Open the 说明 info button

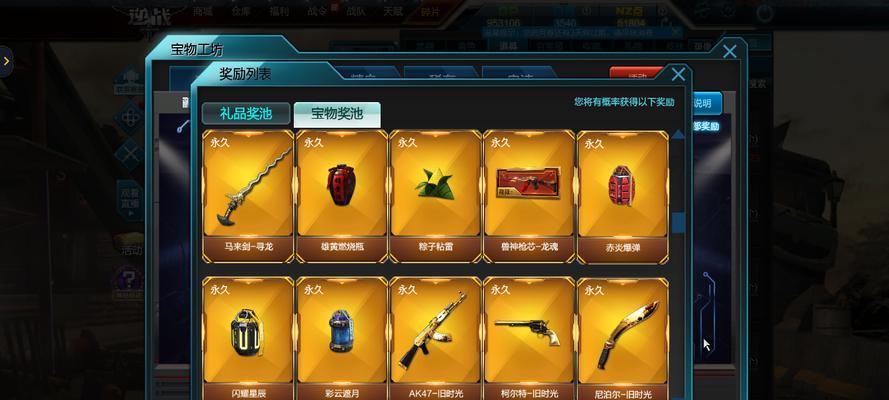coord(702,103)
